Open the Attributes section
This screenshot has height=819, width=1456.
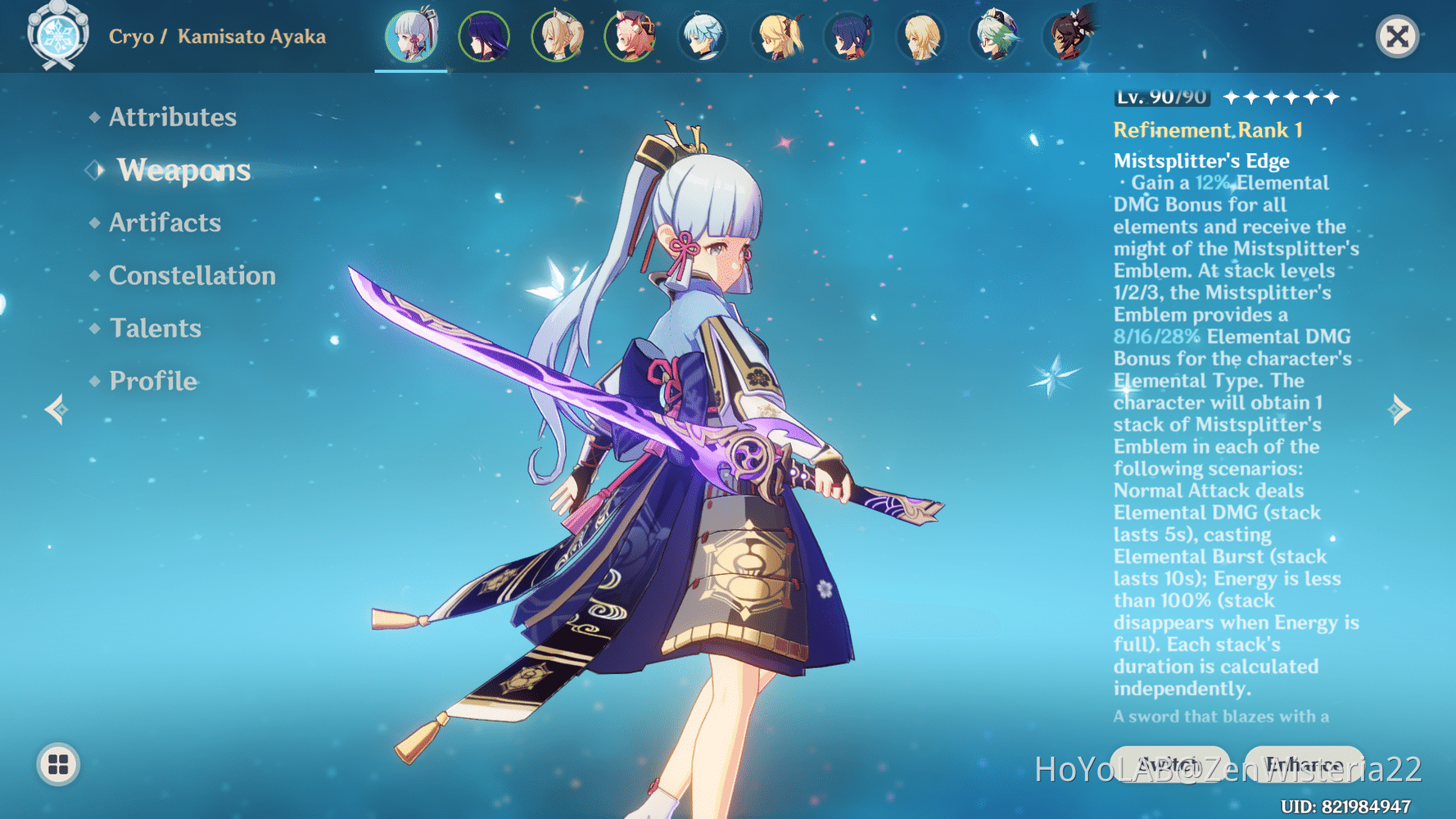click(x=172, y=117)
